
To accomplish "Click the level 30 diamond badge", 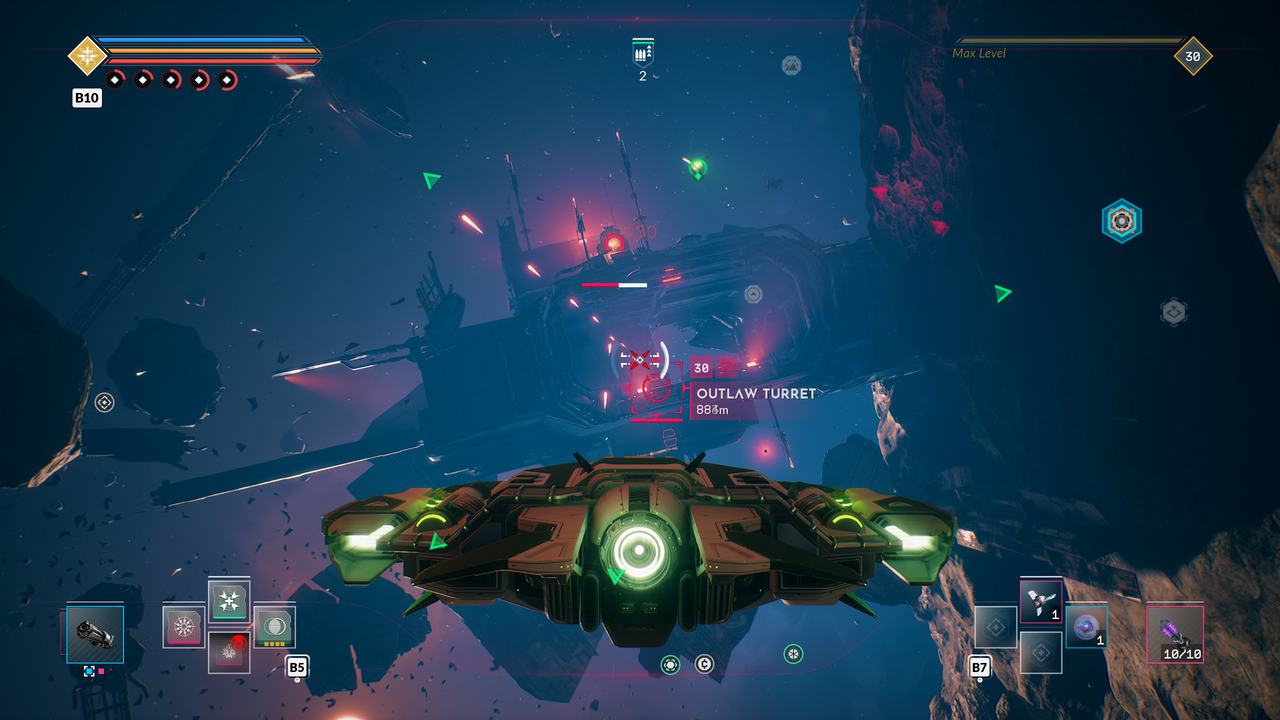I will [x=1192, y=57].
